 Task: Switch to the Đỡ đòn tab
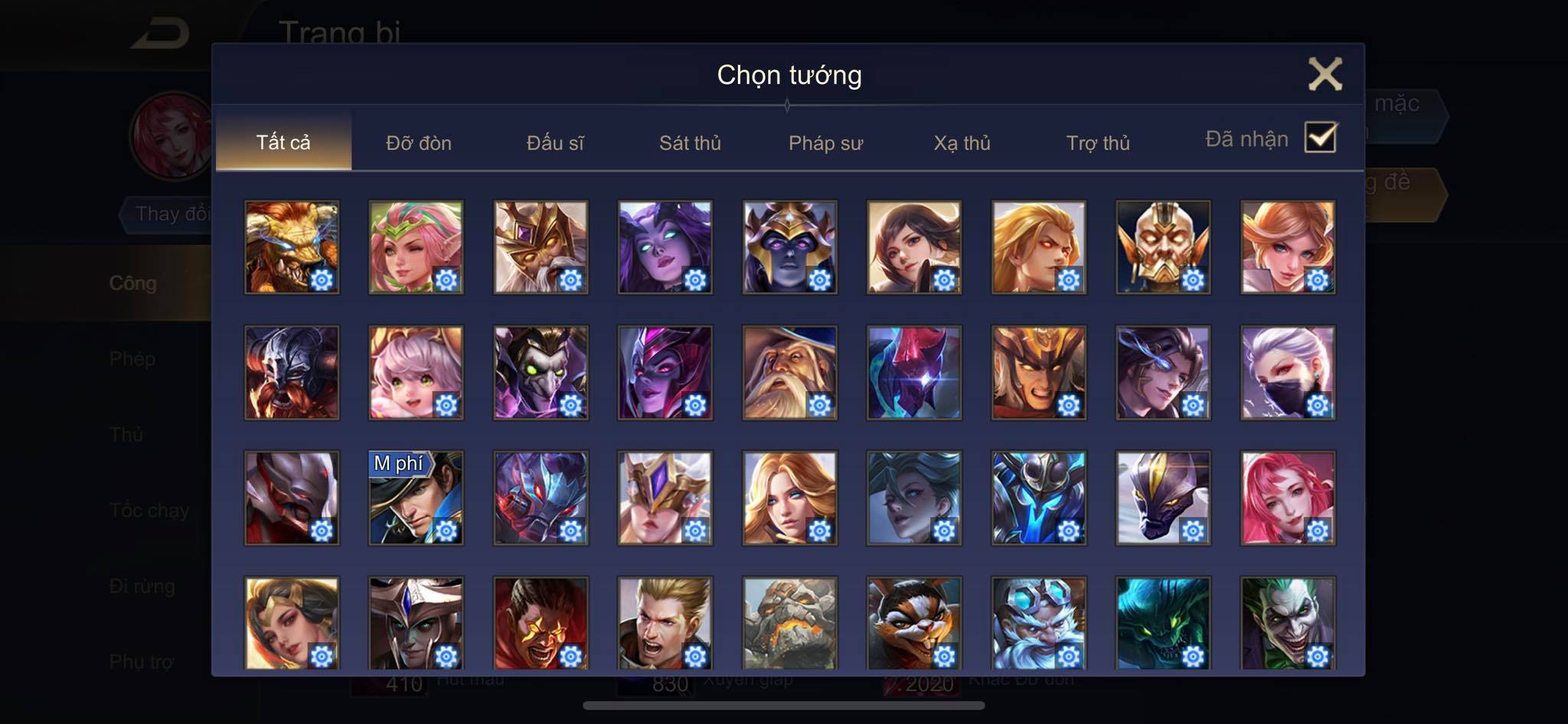419,142
